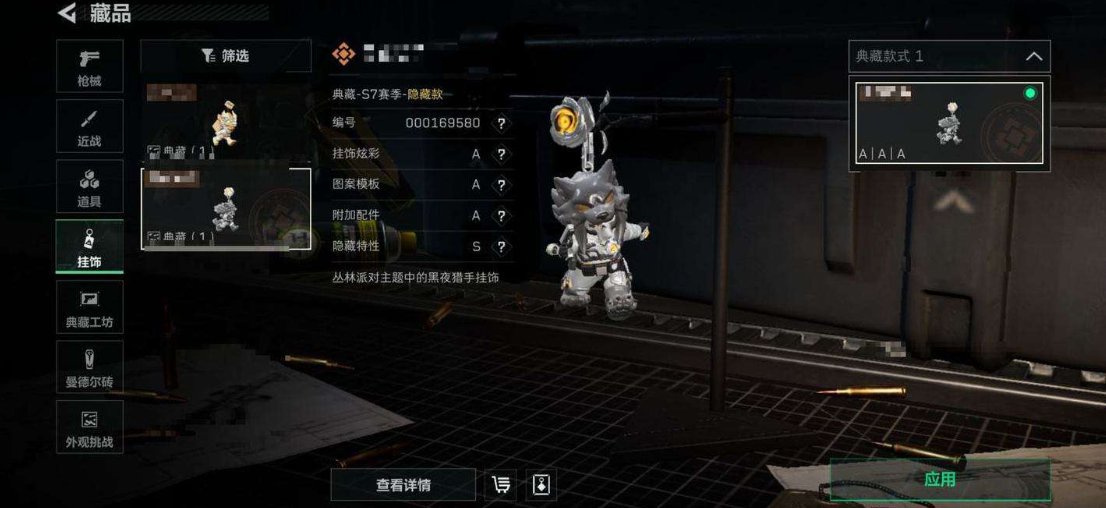Show help for the 编号 serial number
The height and width of the screenshot is (508, 1106).
click(501, 124)
